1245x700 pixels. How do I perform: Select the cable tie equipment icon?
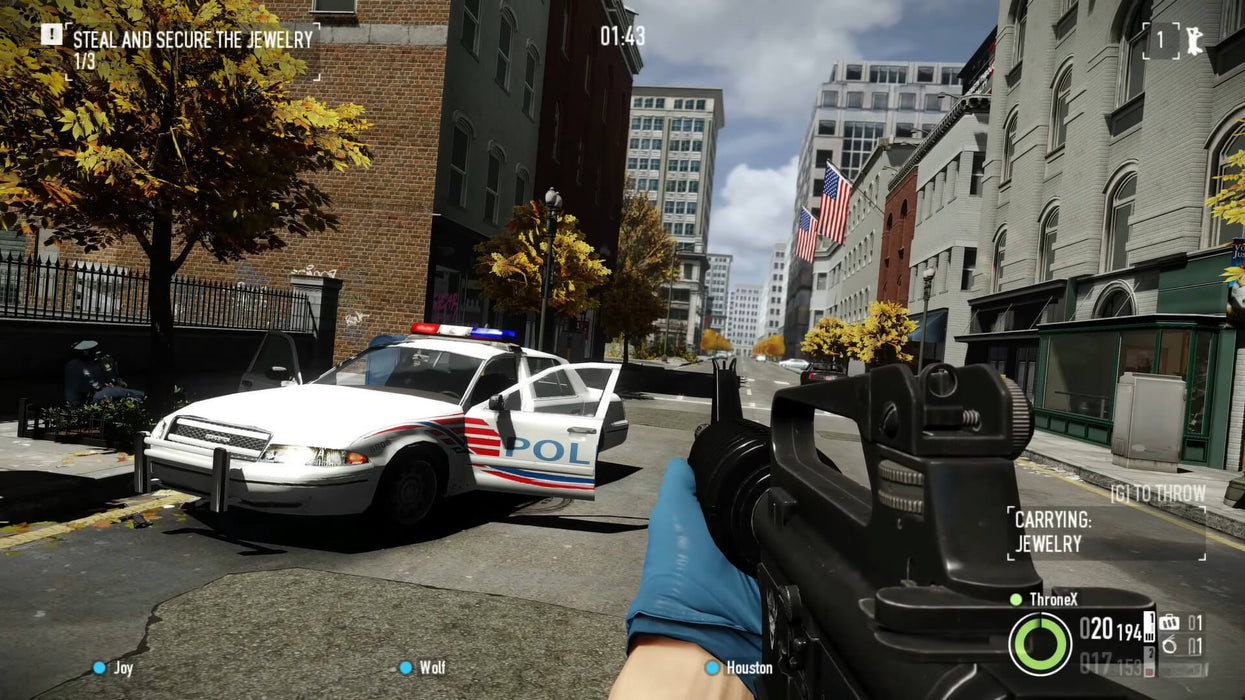pos(1169,645)
